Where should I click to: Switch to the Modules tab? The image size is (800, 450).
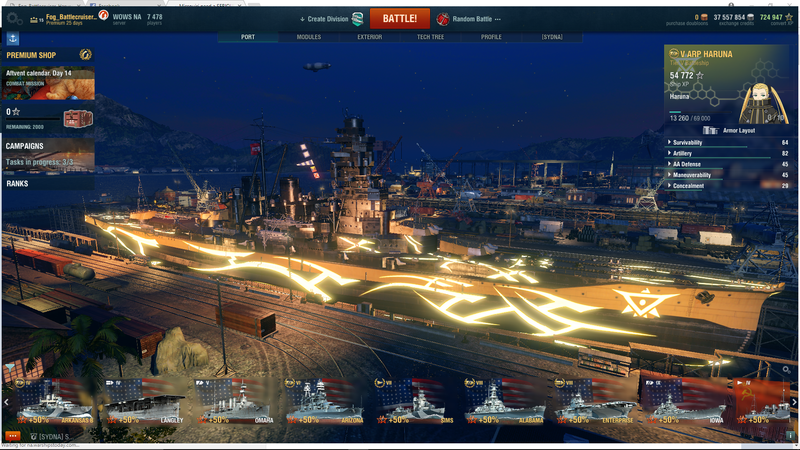tap(308, 37)
